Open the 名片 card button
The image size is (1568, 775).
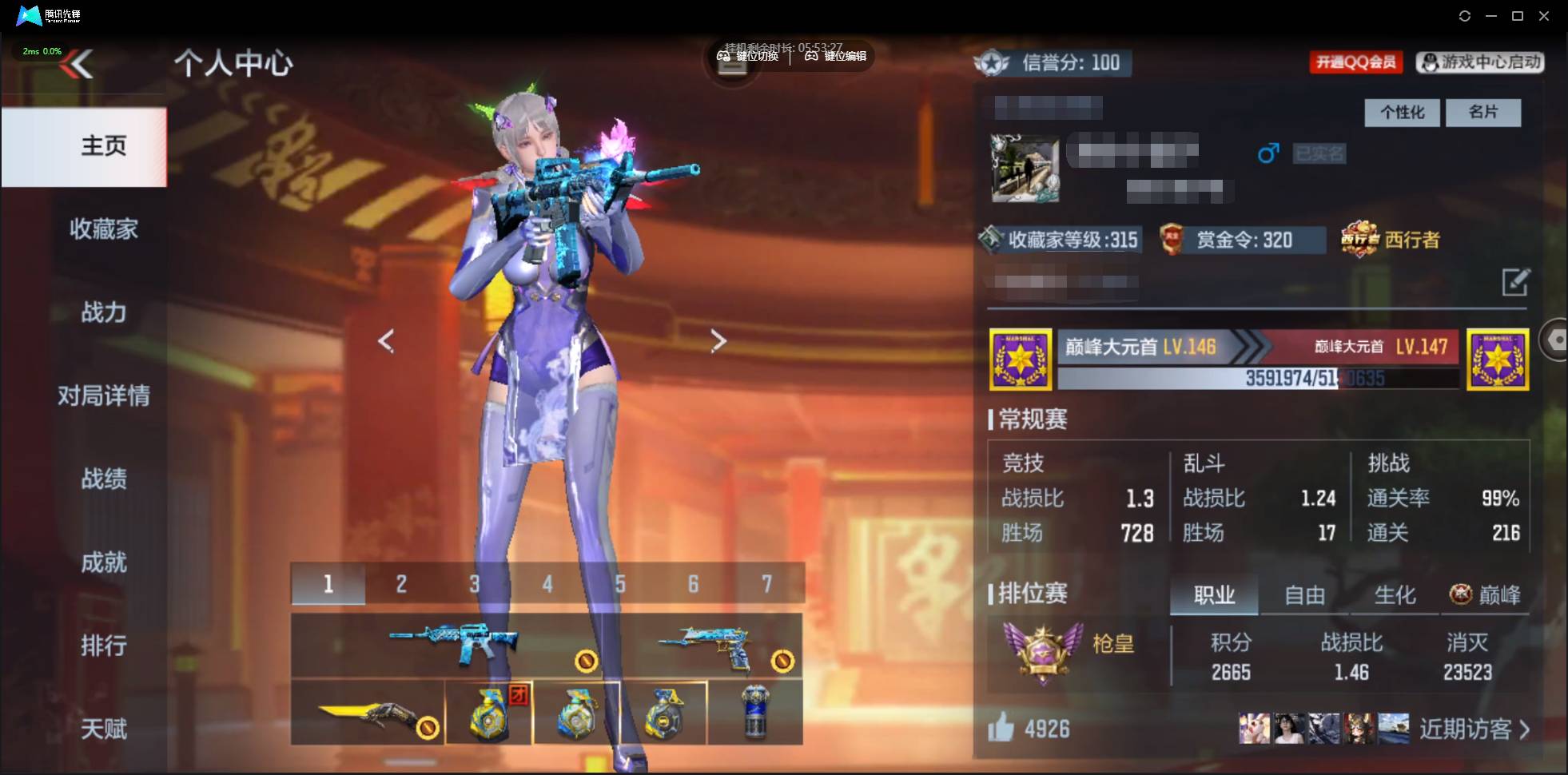pyautogui.click(x=1484, y=112)
